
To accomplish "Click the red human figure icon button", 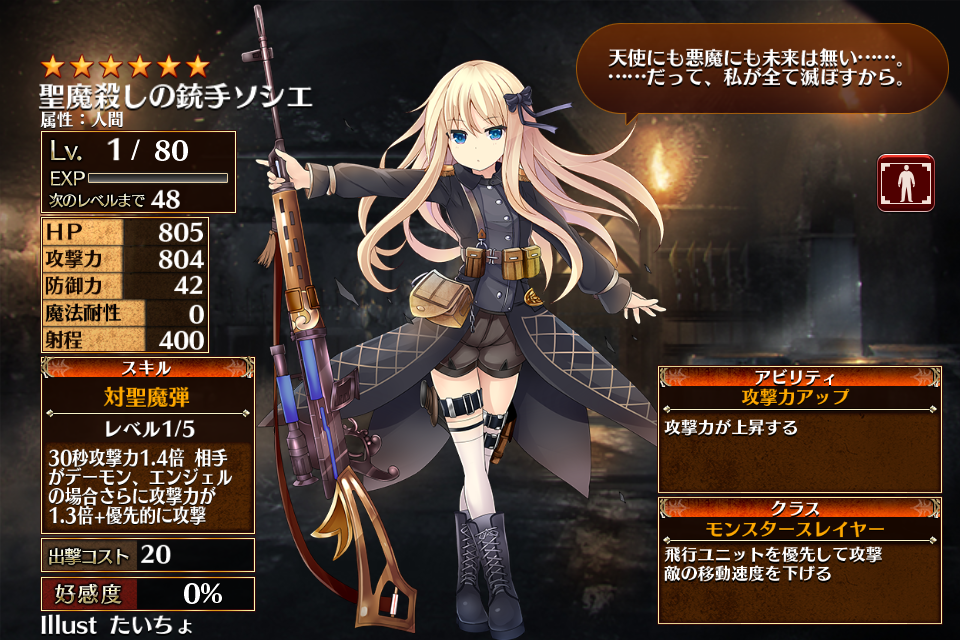I will pyautogui.click(x=906, y=182).
